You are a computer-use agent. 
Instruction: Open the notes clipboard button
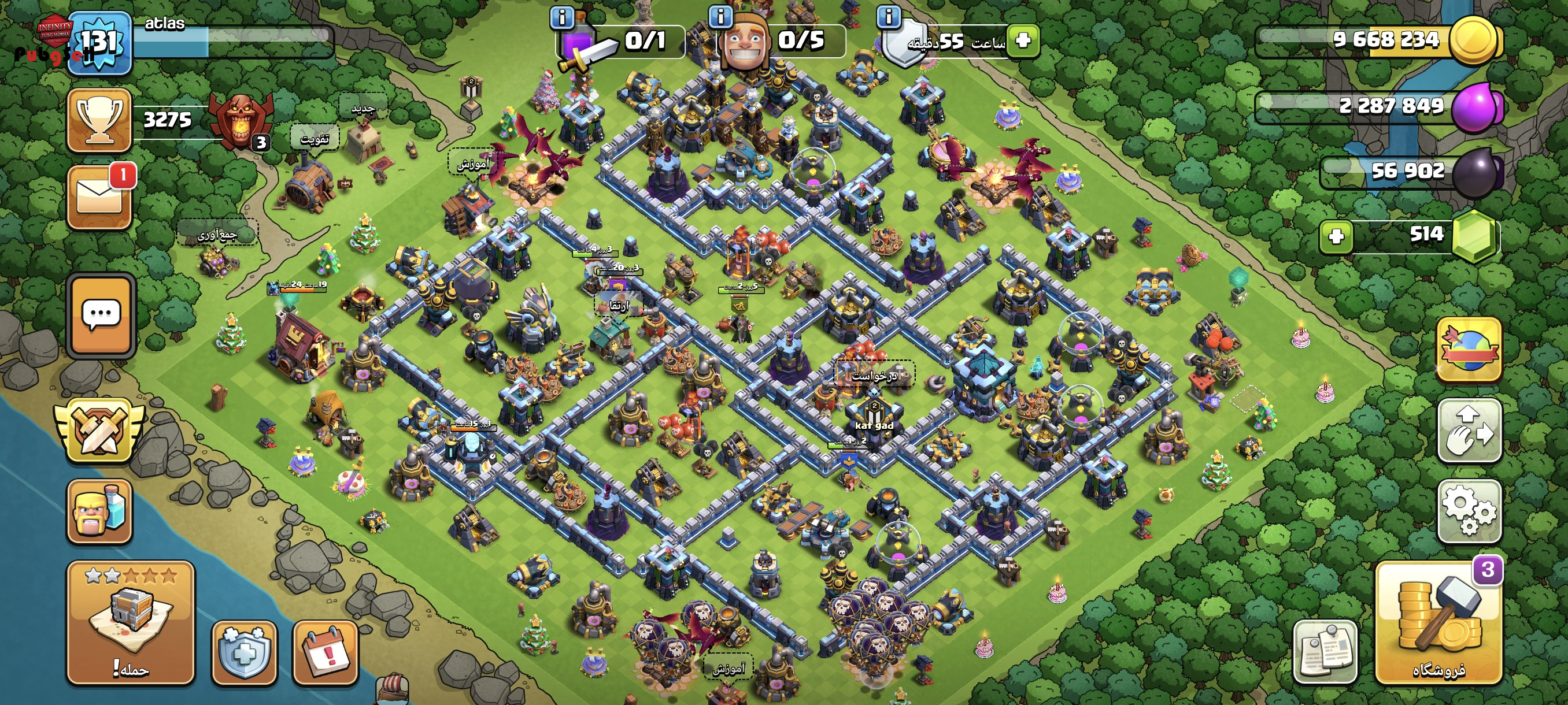coord(1325,652)
